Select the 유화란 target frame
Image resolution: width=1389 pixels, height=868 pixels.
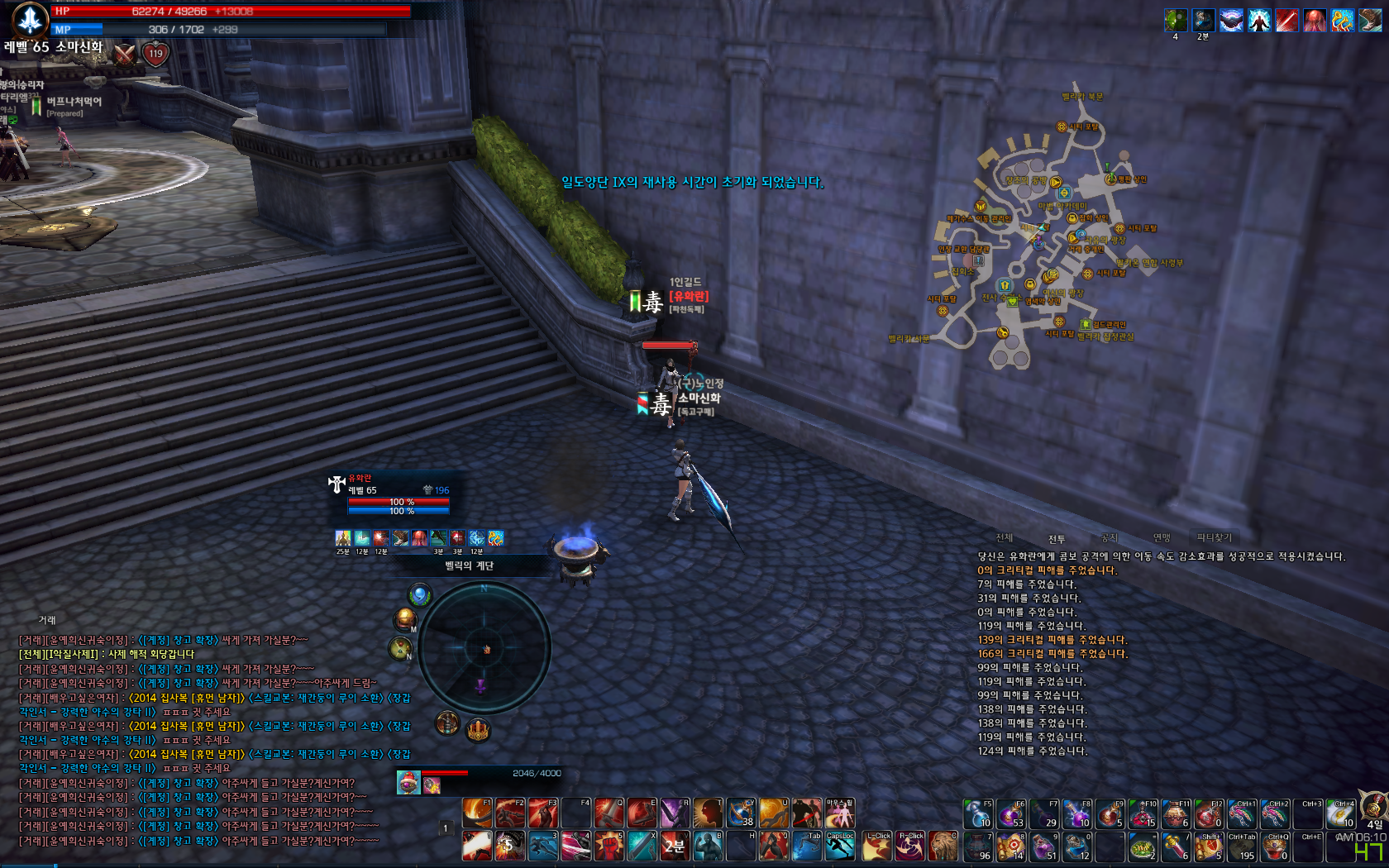397,494
